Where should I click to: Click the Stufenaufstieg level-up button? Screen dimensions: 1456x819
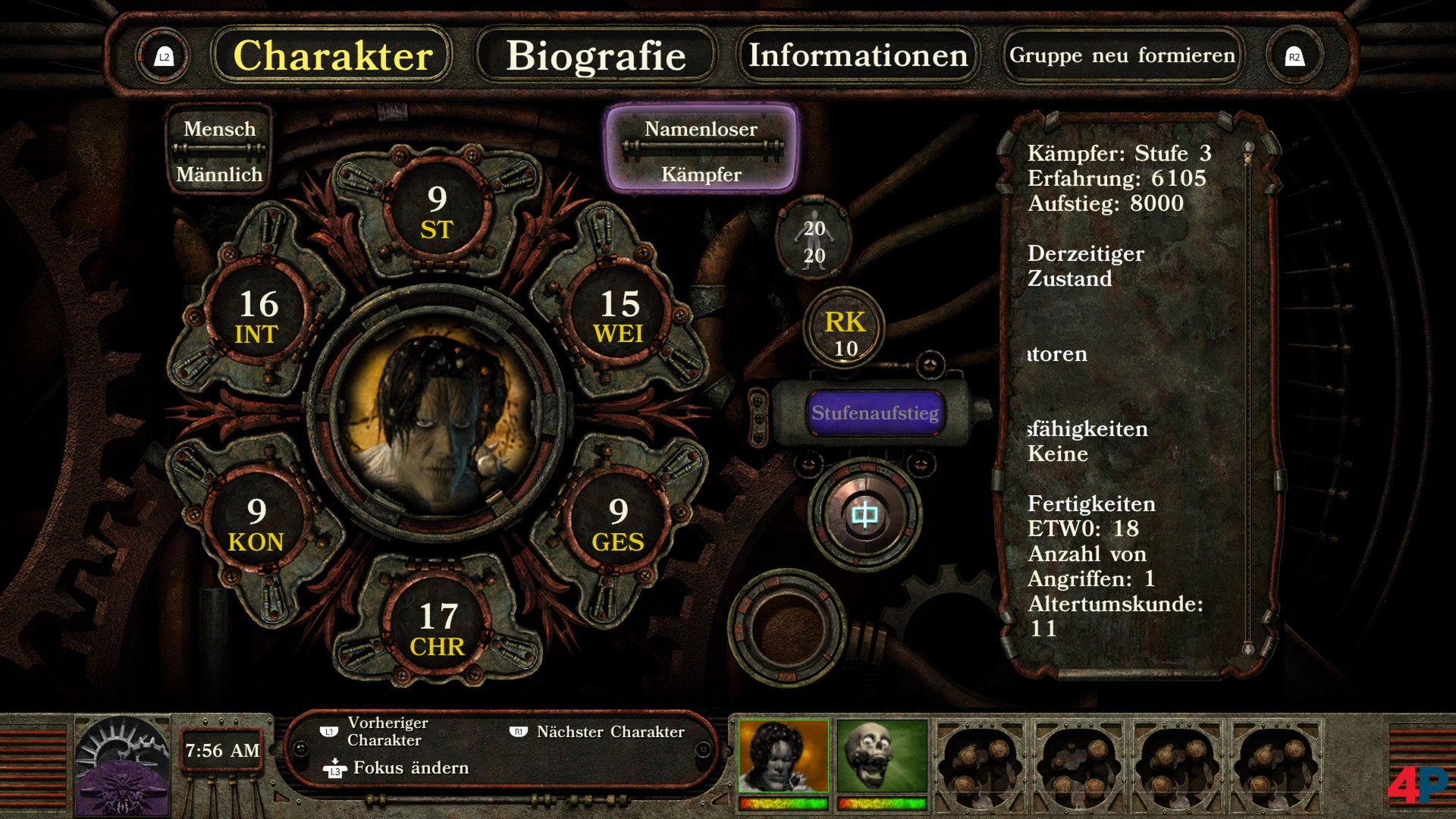pyautogui.click(x=877, y=413)
